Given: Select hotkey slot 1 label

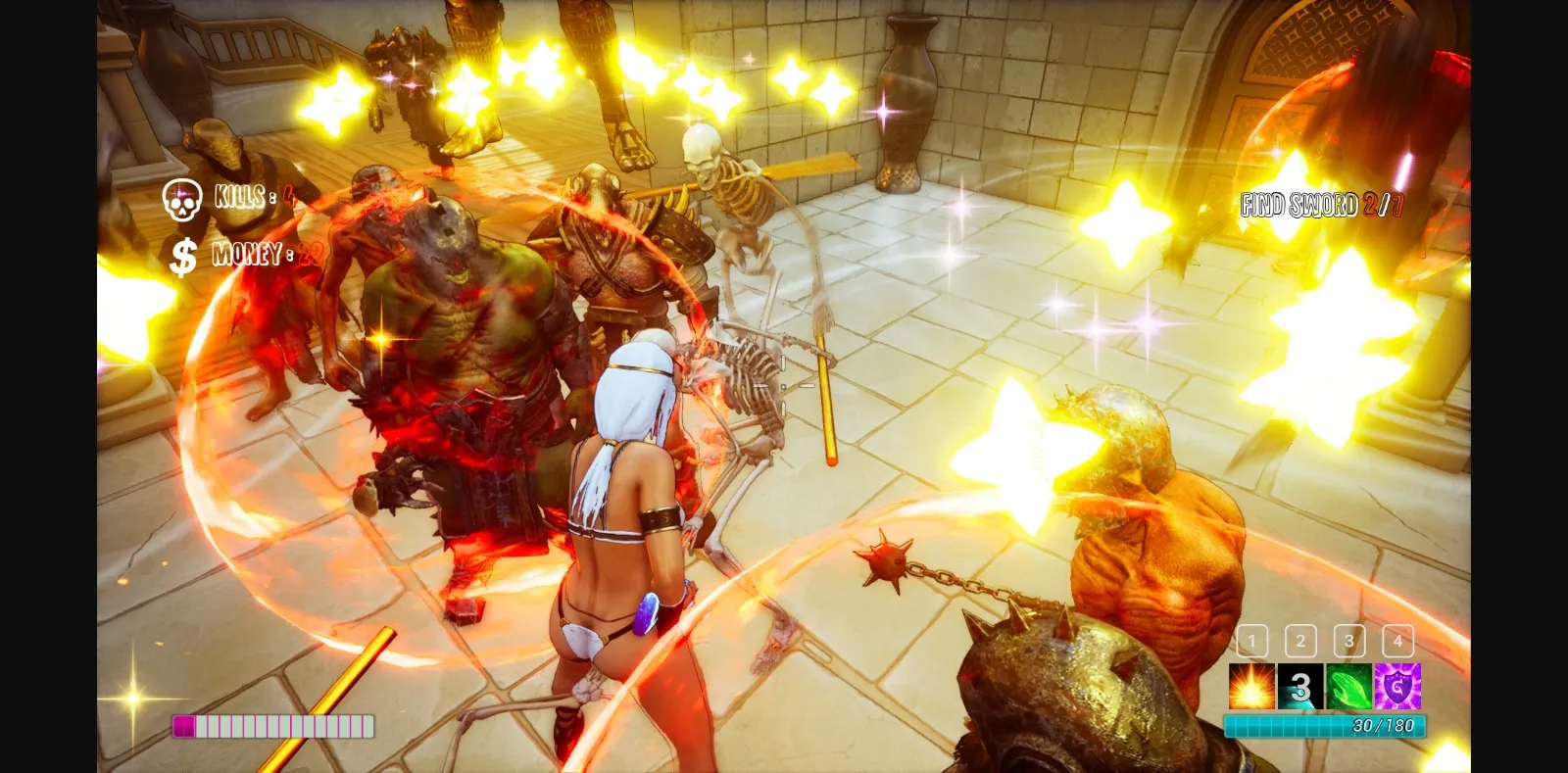Looking at the screenshot, I should [1251, 642].
